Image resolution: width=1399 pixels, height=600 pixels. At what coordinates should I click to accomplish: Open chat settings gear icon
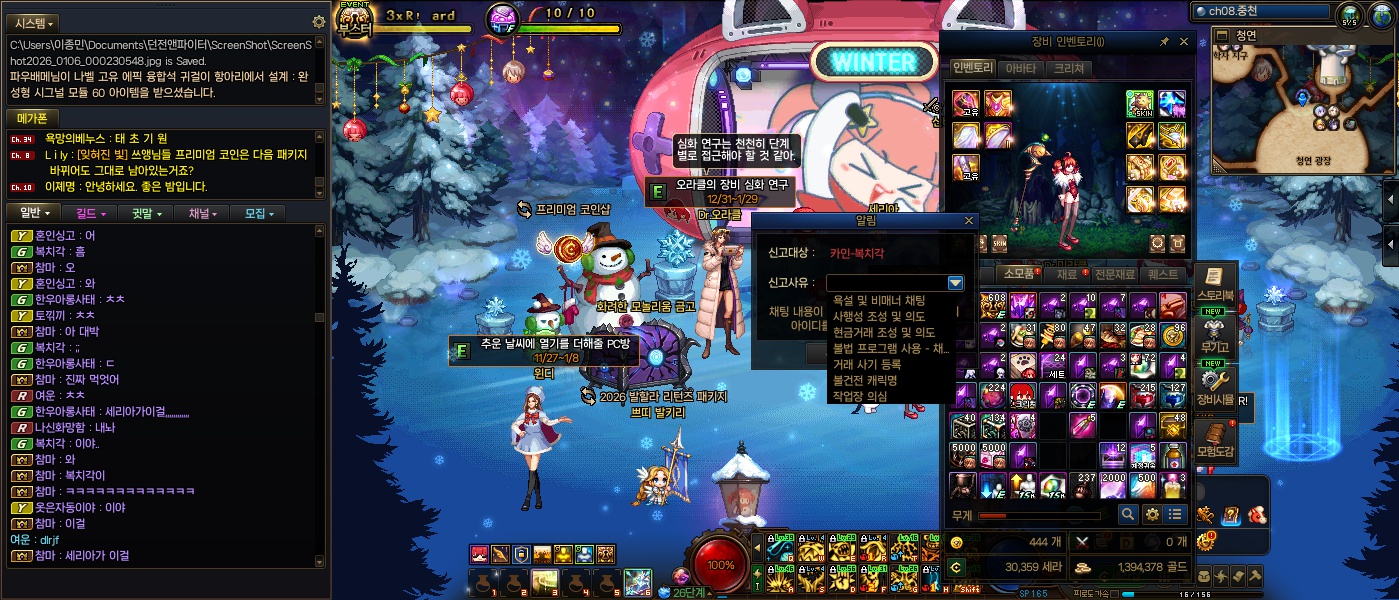coord(319,21)
